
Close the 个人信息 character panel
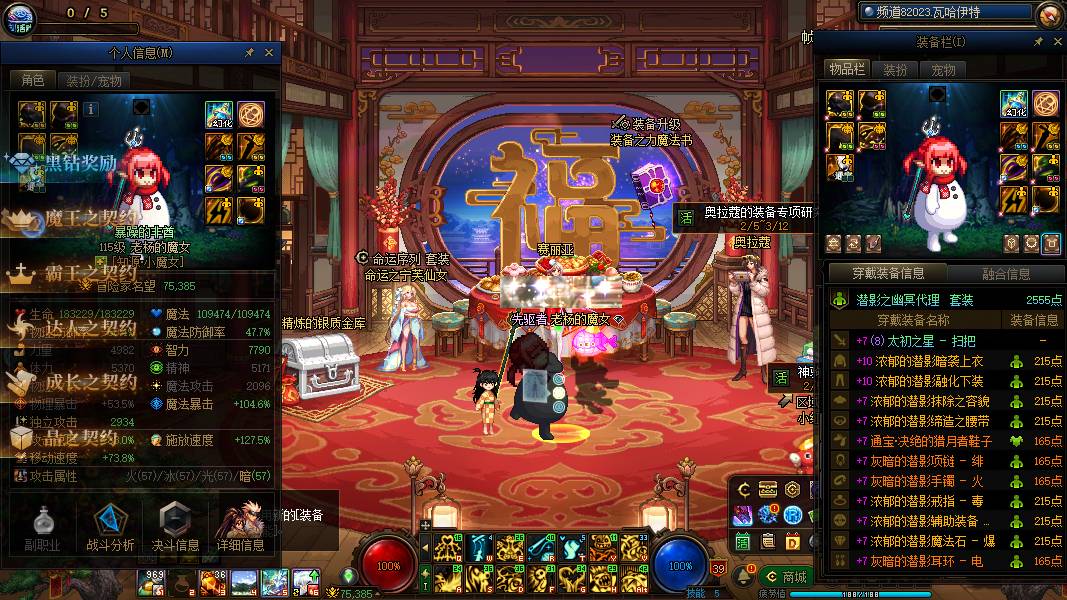[269, 53]
